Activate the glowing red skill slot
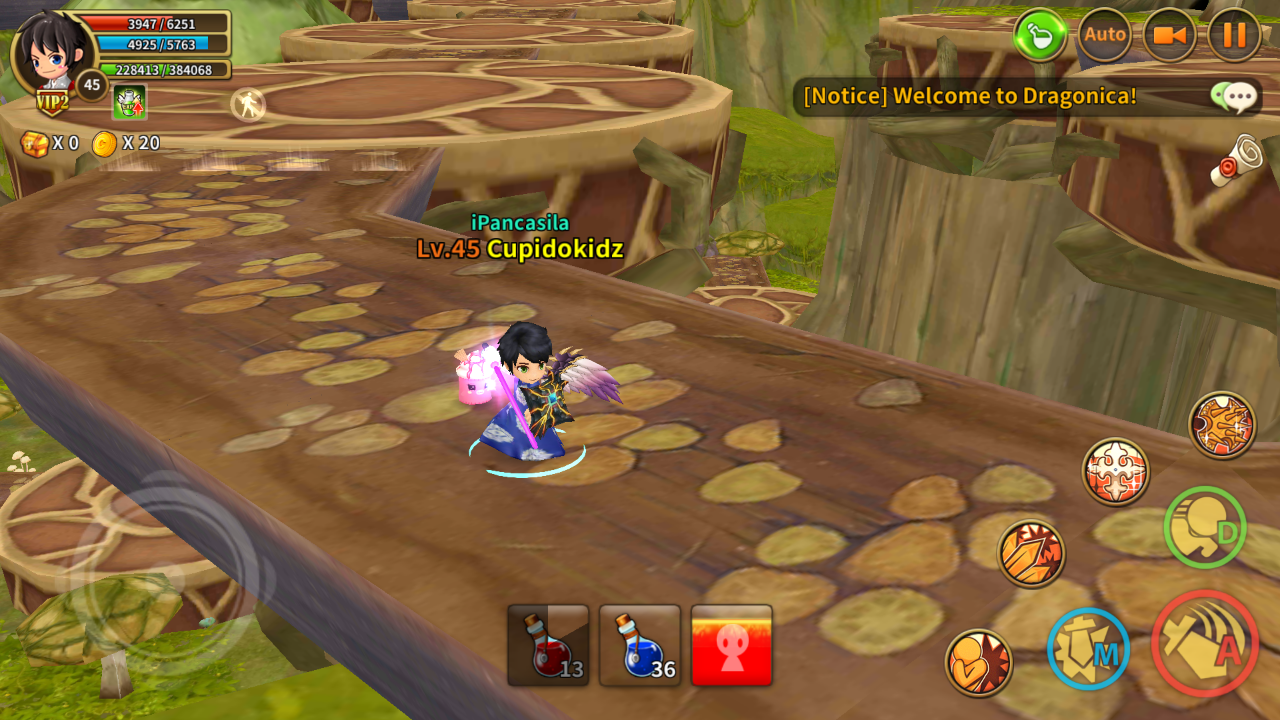 [732, 646]
